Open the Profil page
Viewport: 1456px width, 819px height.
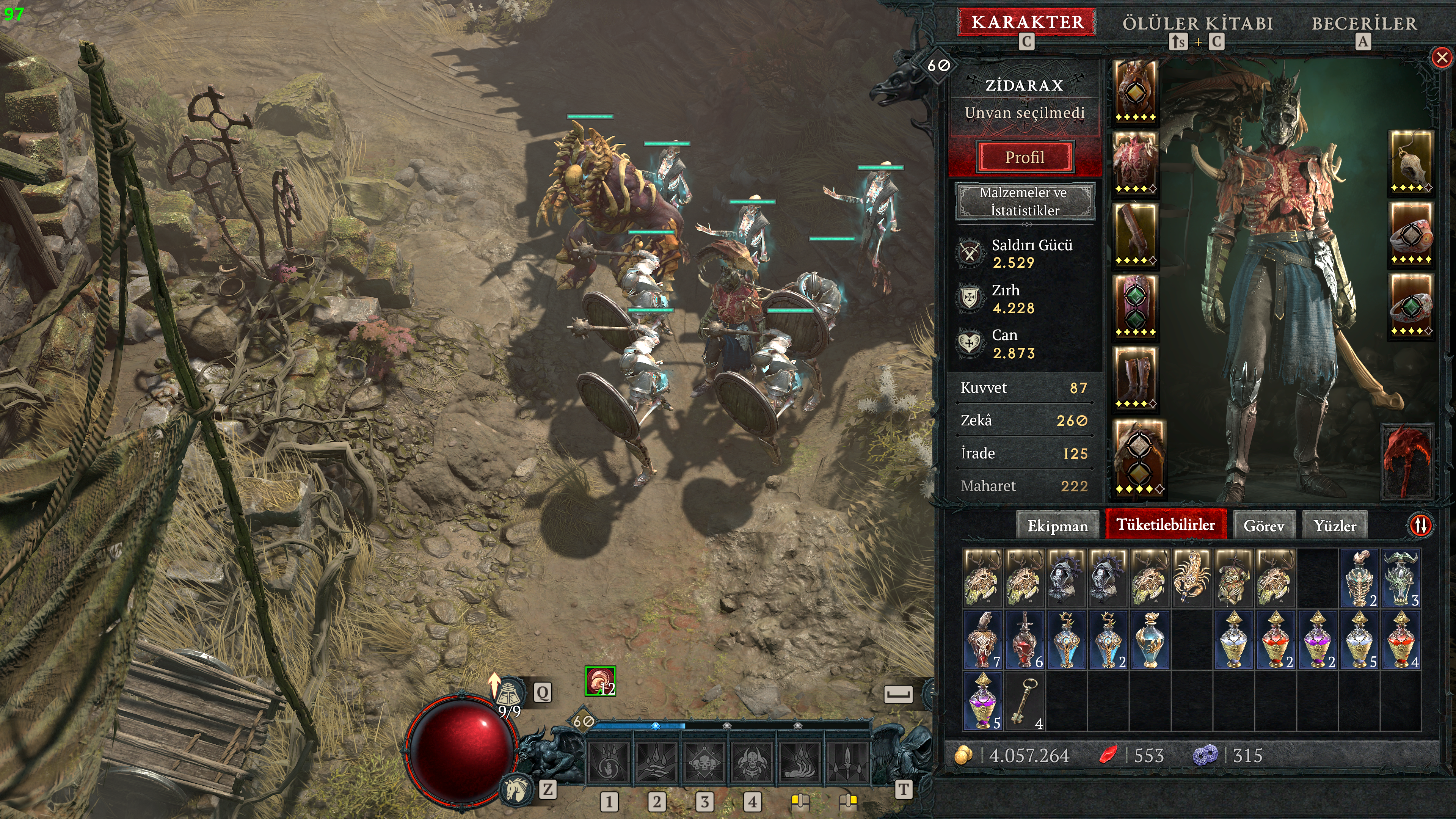click(1024, 157)
